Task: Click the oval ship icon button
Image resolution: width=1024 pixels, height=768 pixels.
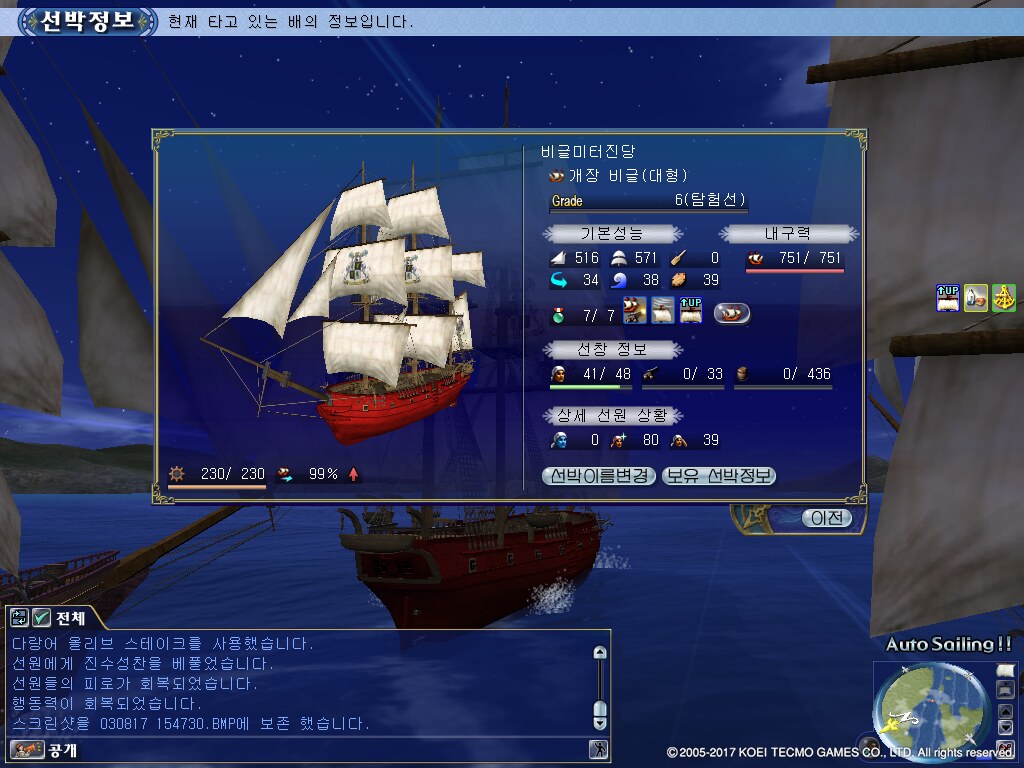Action: pos(732,313)
